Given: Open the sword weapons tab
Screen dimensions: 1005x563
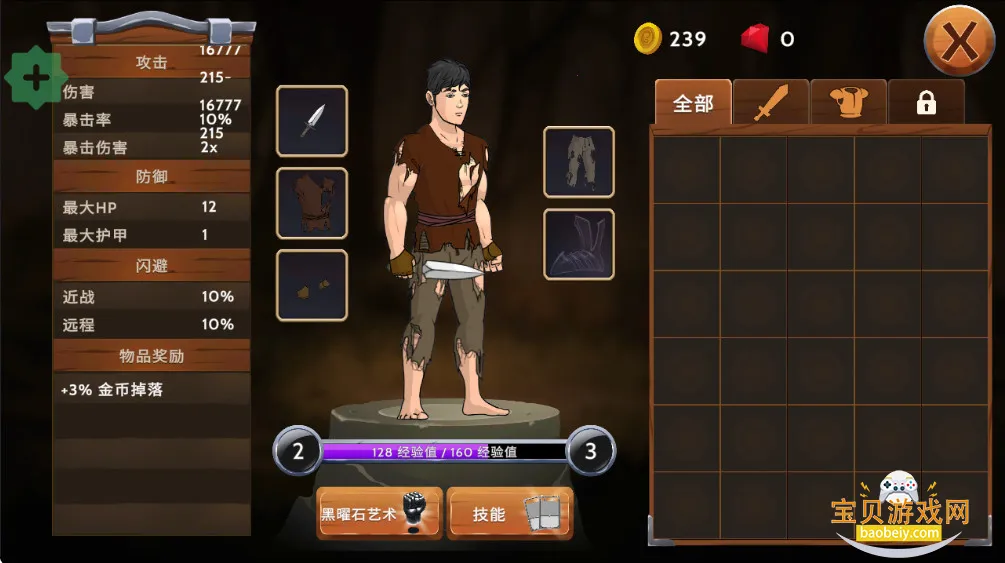Looking at the screenshot, I should (x=771, y=103).
